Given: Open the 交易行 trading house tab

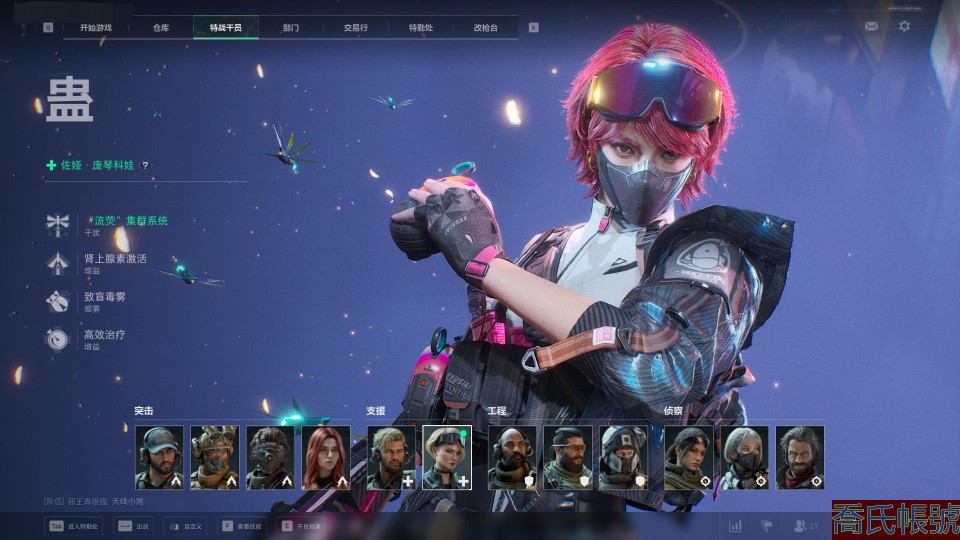Looking at the screenshot, I should coord(356,27).
